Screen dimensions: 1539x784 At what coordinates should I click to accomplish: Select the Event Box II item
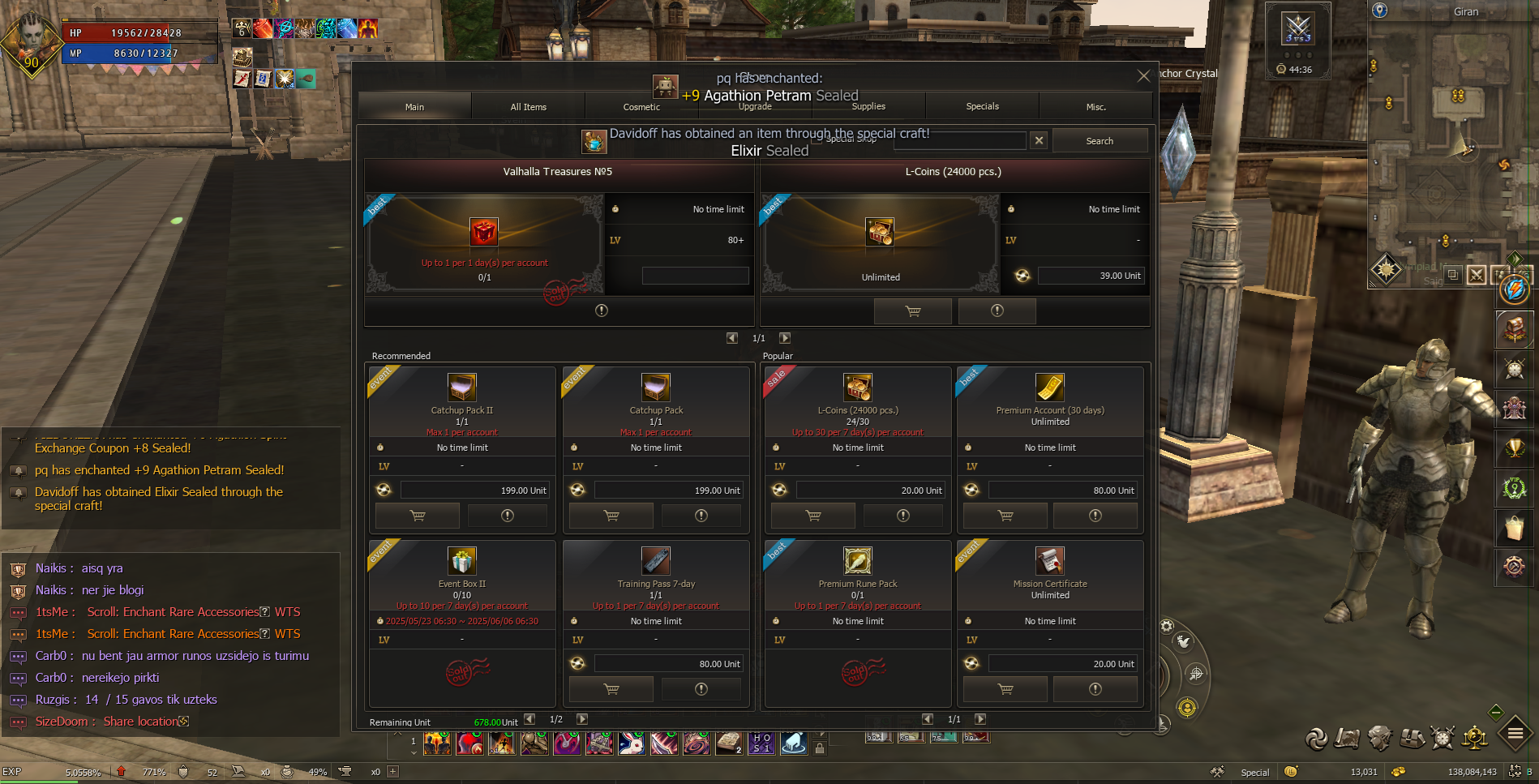[x=462, y=561]
